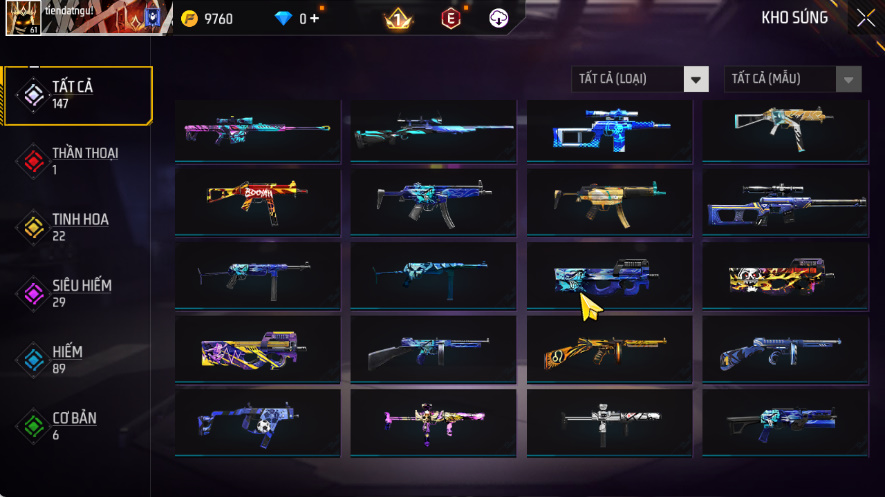This screenshot has height=497, width=885.
Task: Choose the orange tiger-stripe Thompson skin
Action: click(x=609, y=348)
